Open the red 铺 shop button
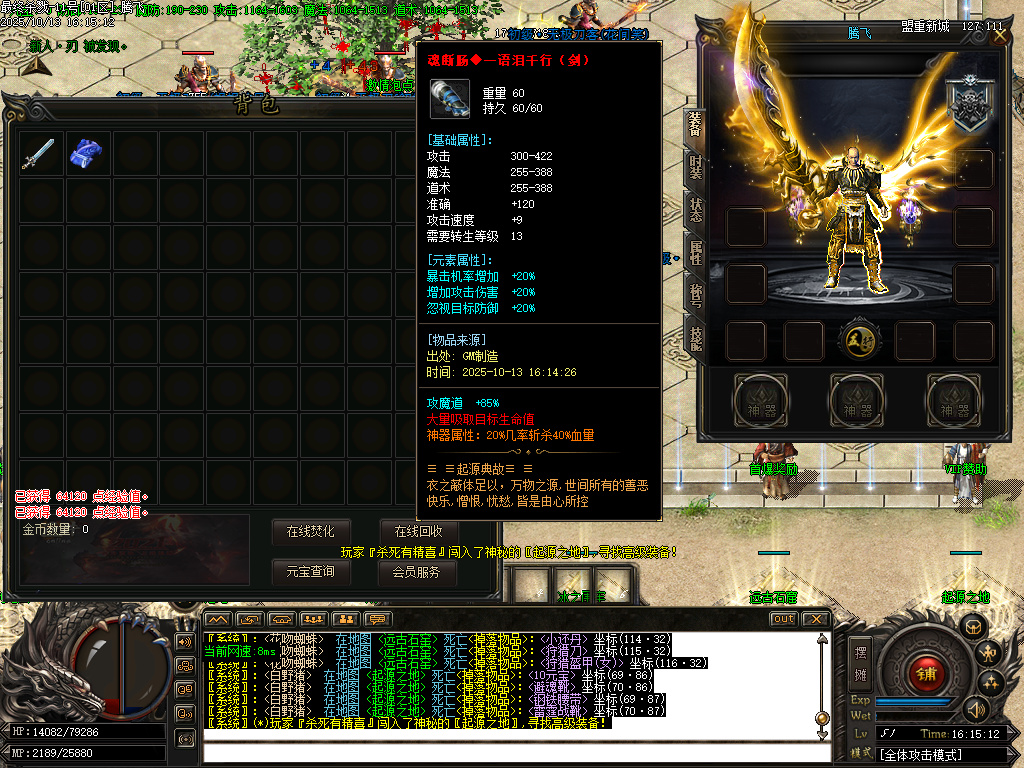The width and height of the screenshot is (1024, 768). click(927, 672)
